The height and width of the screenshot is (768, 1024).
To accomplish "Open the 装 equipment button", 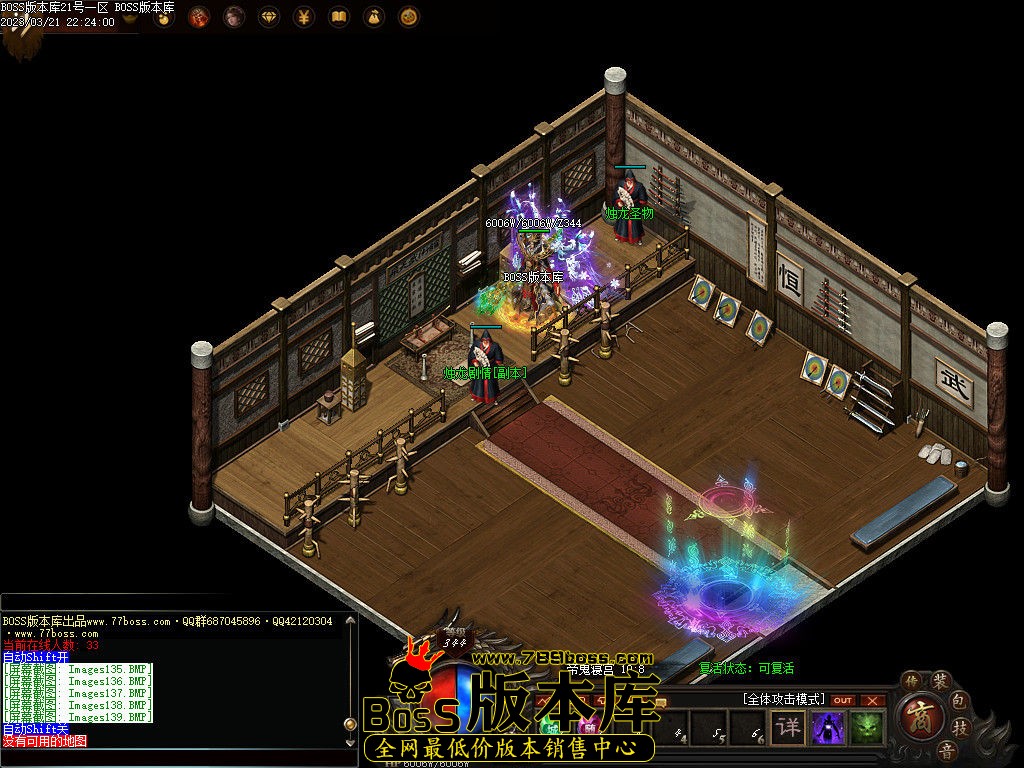I will [x=940, y=681].
